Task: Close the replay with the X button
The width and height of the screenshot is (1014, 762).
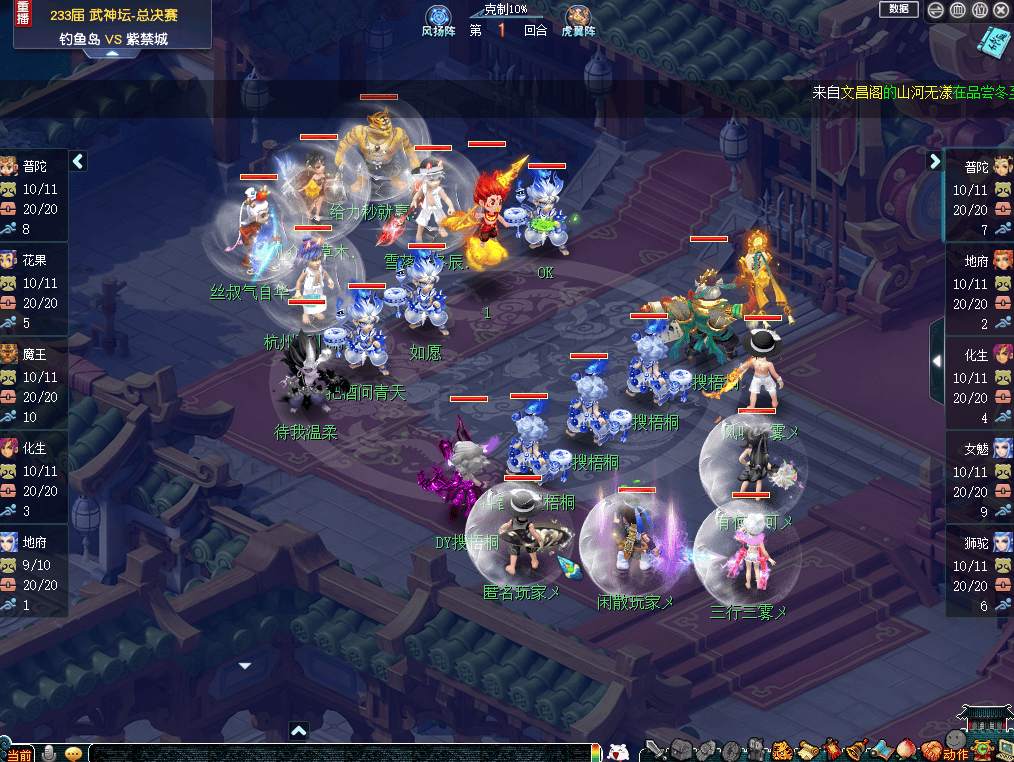Action: [1002, 10]
